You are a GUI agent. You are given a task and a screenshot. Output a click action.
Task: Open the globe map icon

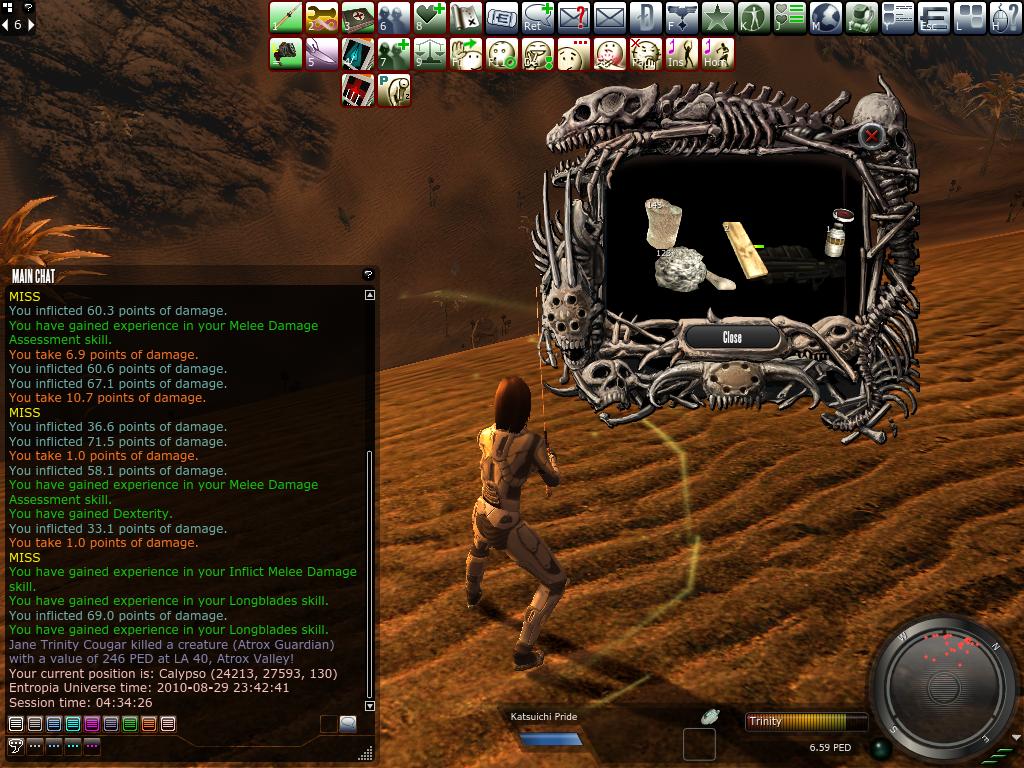(x=826, y=17)
